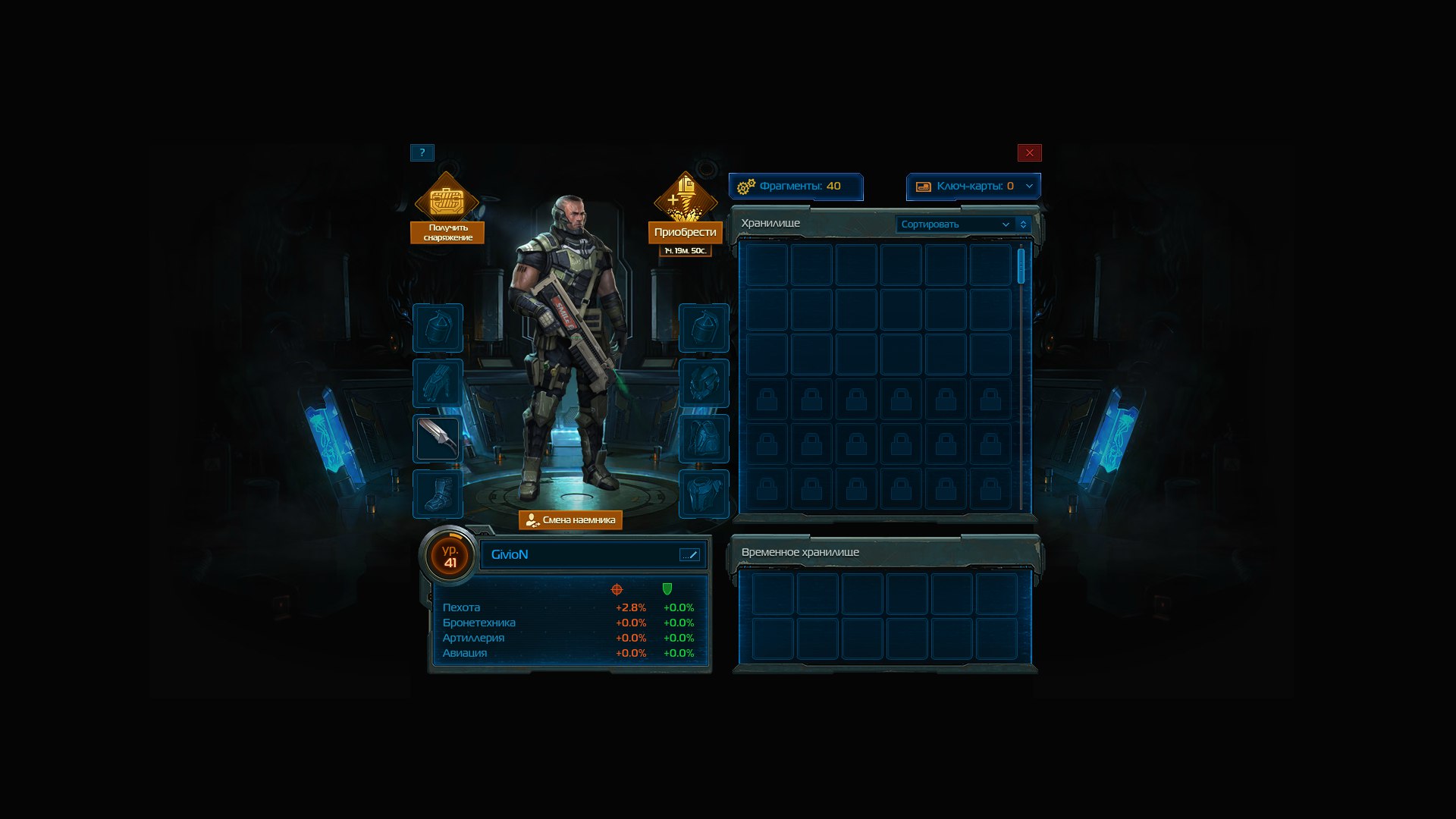Open the 'Сортировать' sort dropdown
The width and height of the screenshot is (1456, 819).
coord(955,224)
